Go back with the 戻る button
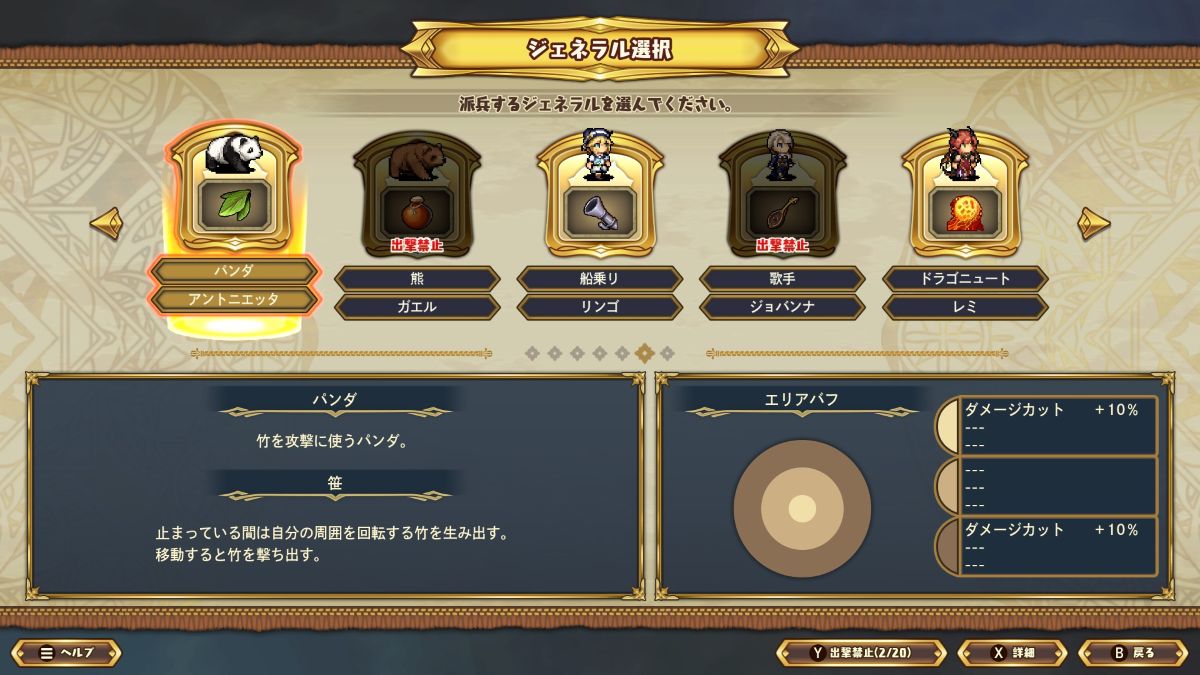The width and height of the screenshot is (1200, 675). (1133, 653)
